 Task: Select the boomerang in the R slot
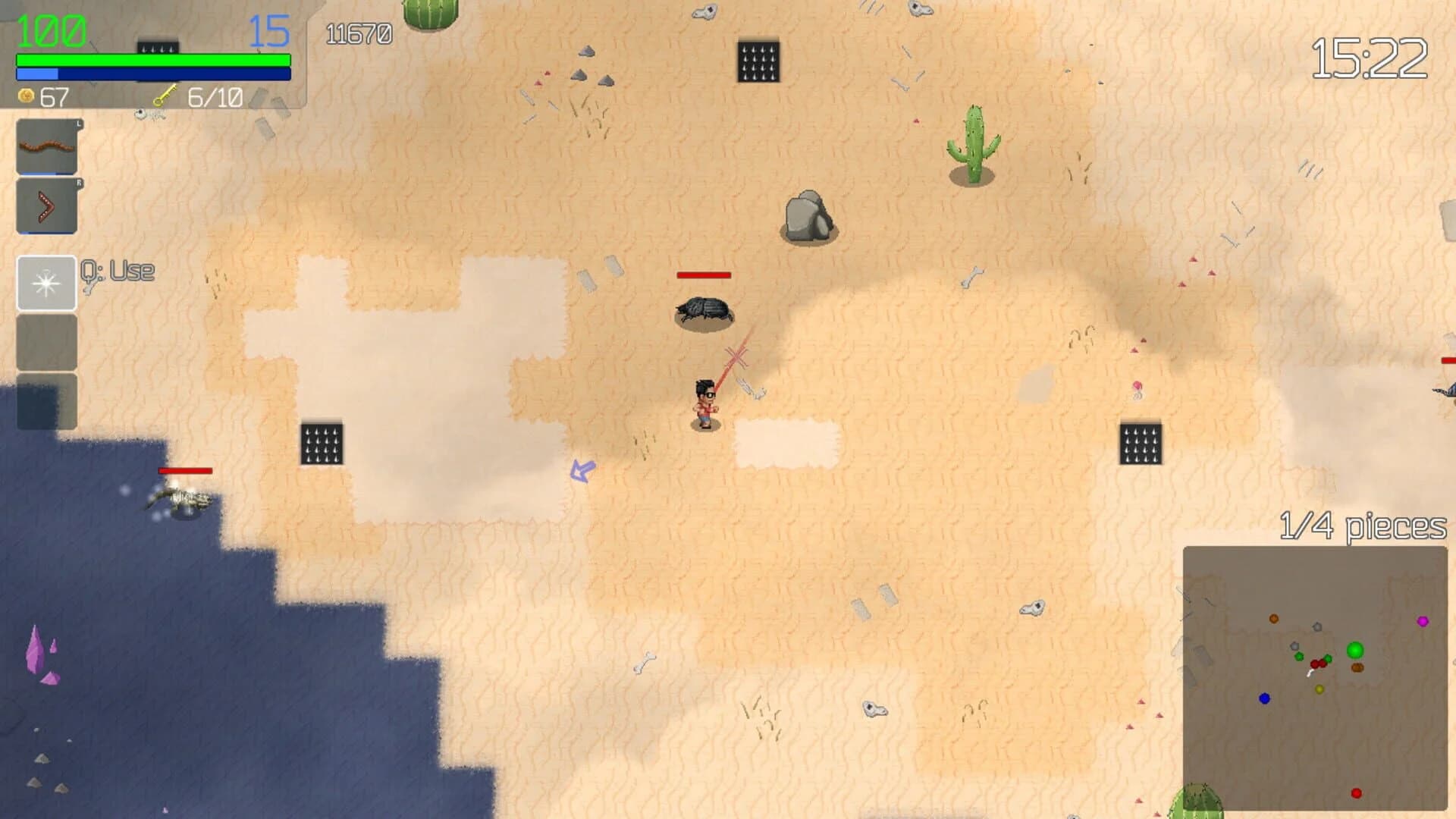(x=46, y=205)
